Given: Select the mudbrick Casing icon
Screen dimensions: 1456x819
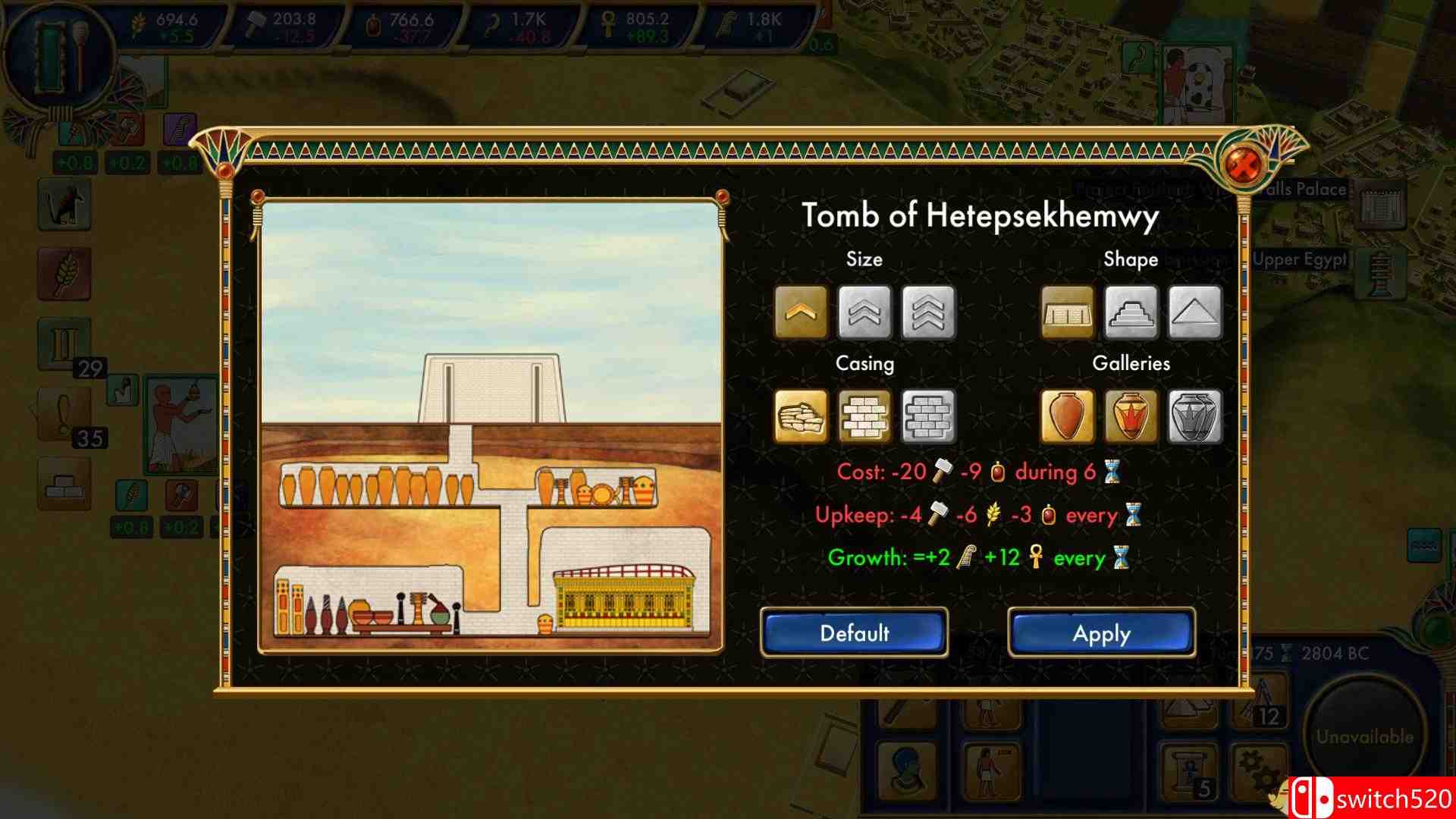Looking at the screenshot, I should [x=865, y=416].
